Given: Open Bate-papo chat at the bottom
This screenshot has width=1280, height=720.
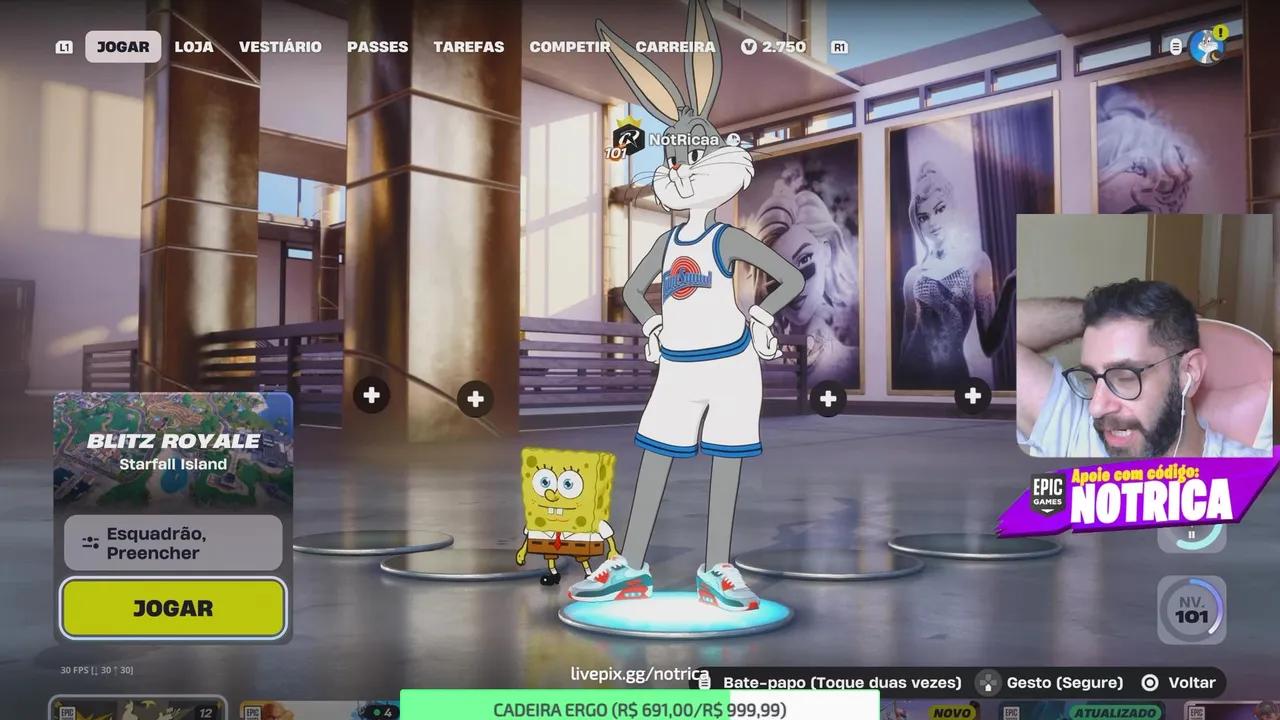Looking at the screenshot, I should click(841, 682).
